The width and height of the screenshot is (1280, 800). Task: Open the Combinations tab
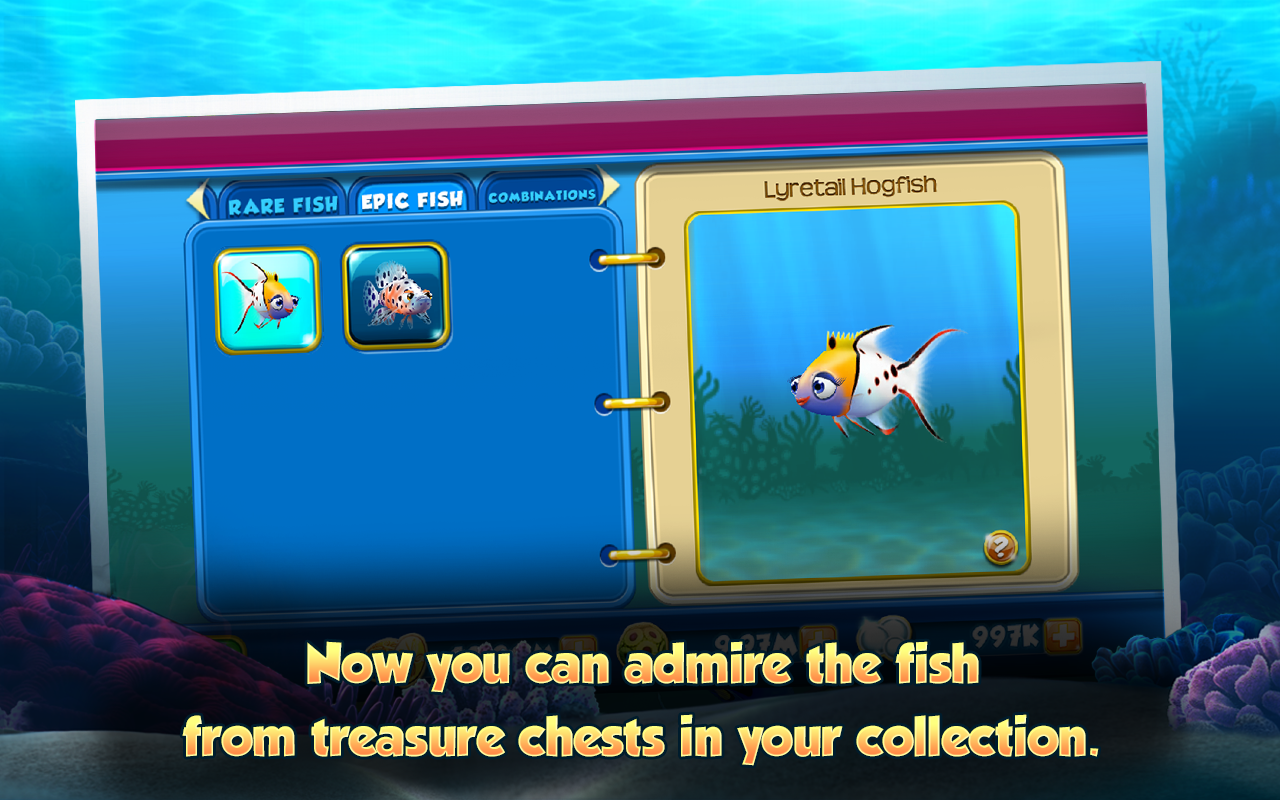[x=541, y=196]
